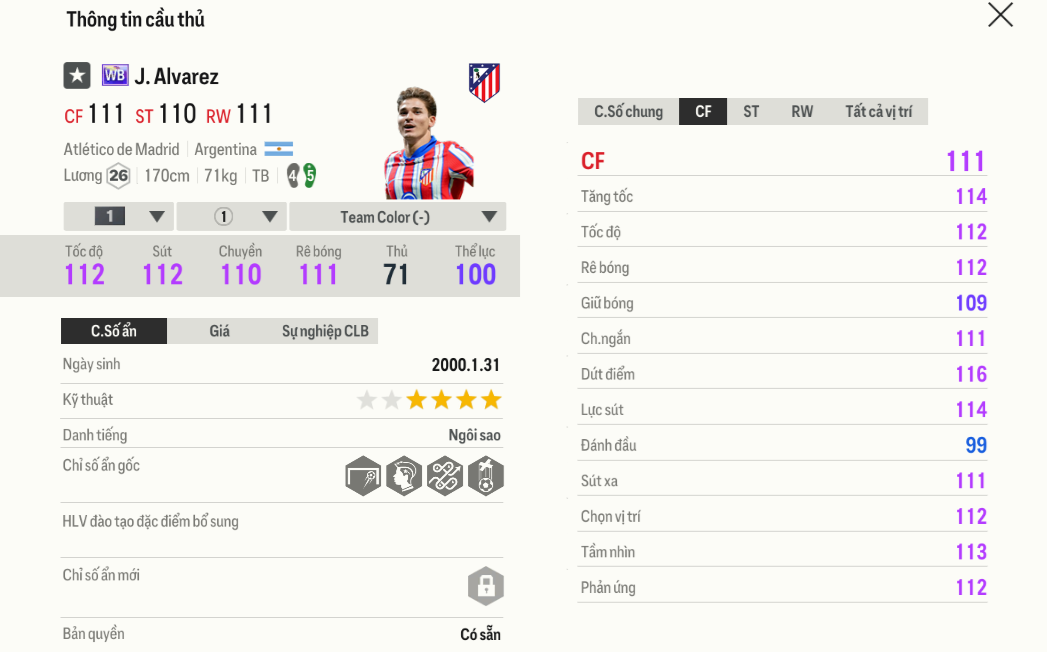Image resolution: width=1047 pixels, height=652 pixels.
Task: Switch to the Giá tab
Action: [219, 331]
